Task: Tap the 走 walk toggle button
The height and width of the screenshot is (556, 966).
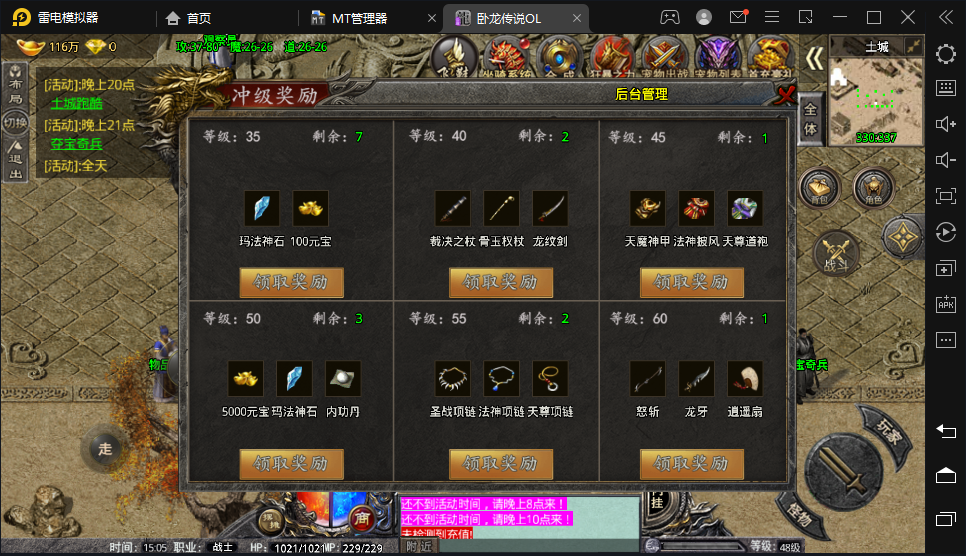Action: point(104,449)
